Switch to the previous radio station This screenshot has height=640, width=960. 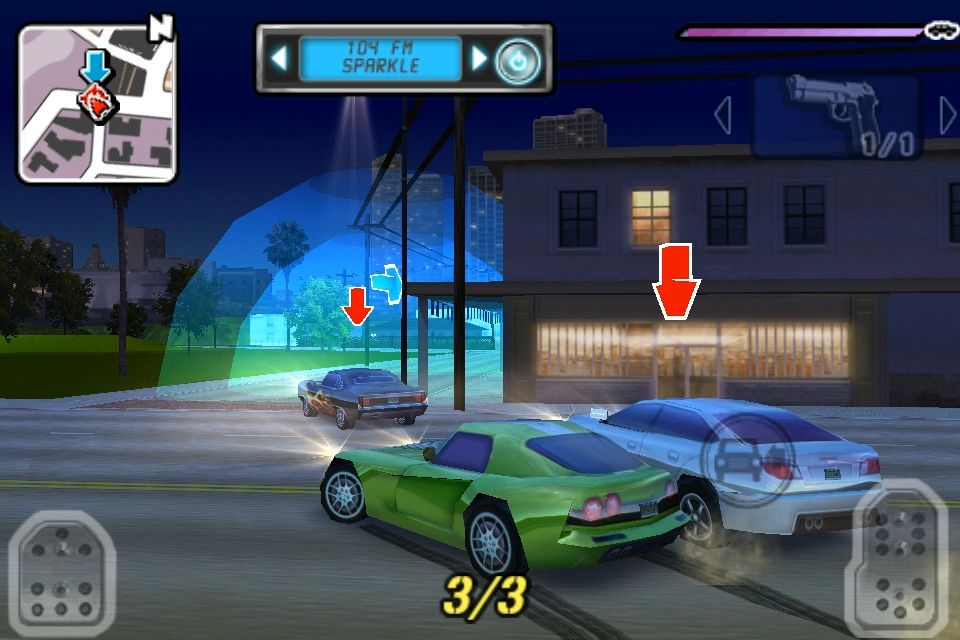tap(279, 59)
